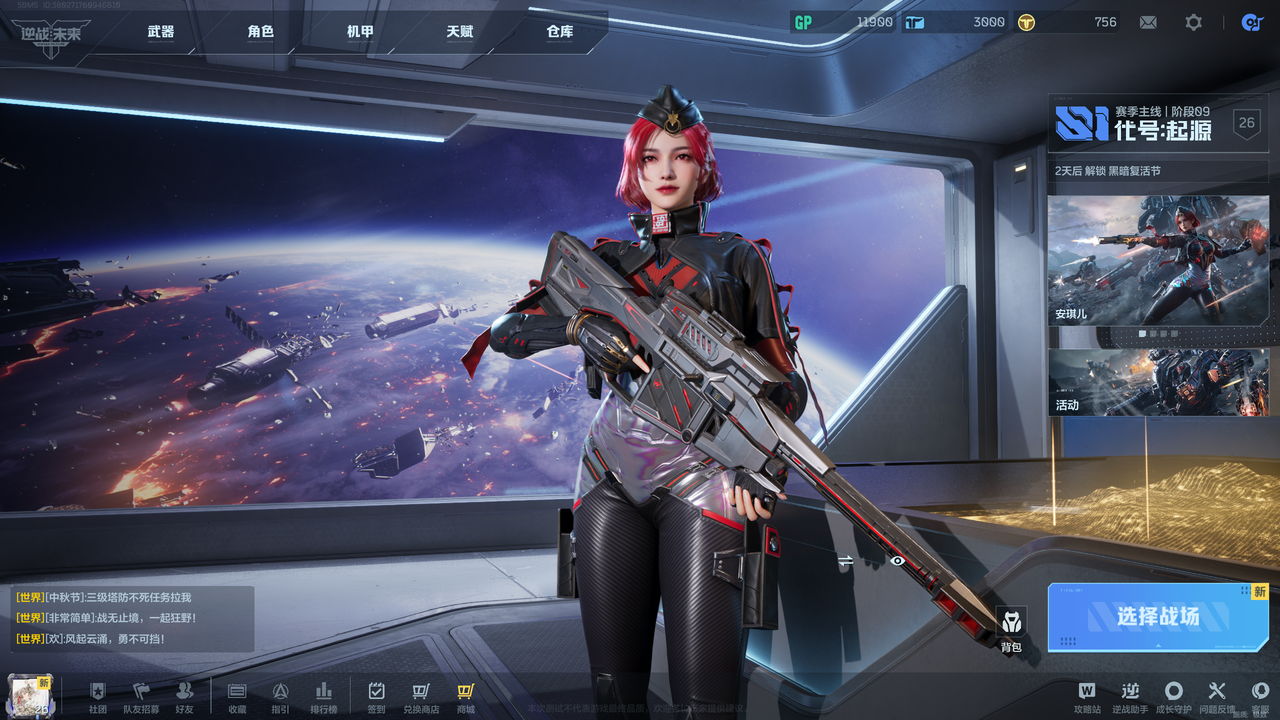This screenshot has height=720, width=1280.
Task: Select the 天赋 talent tab
Action: [460, 32]
